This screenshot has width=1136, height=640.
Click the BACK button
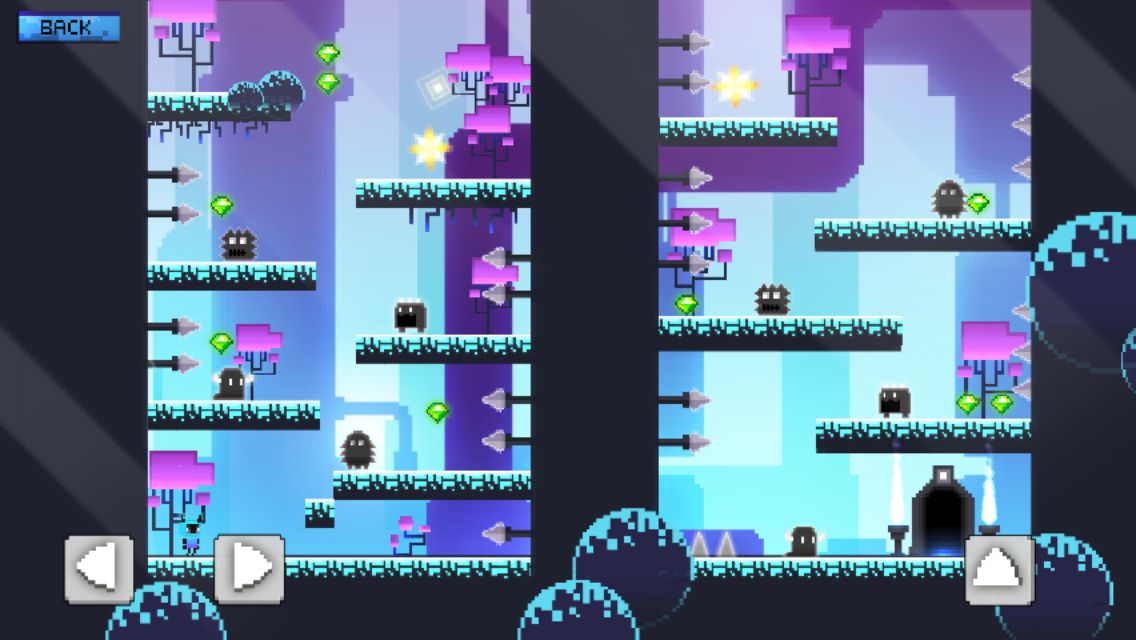(68, 27)
